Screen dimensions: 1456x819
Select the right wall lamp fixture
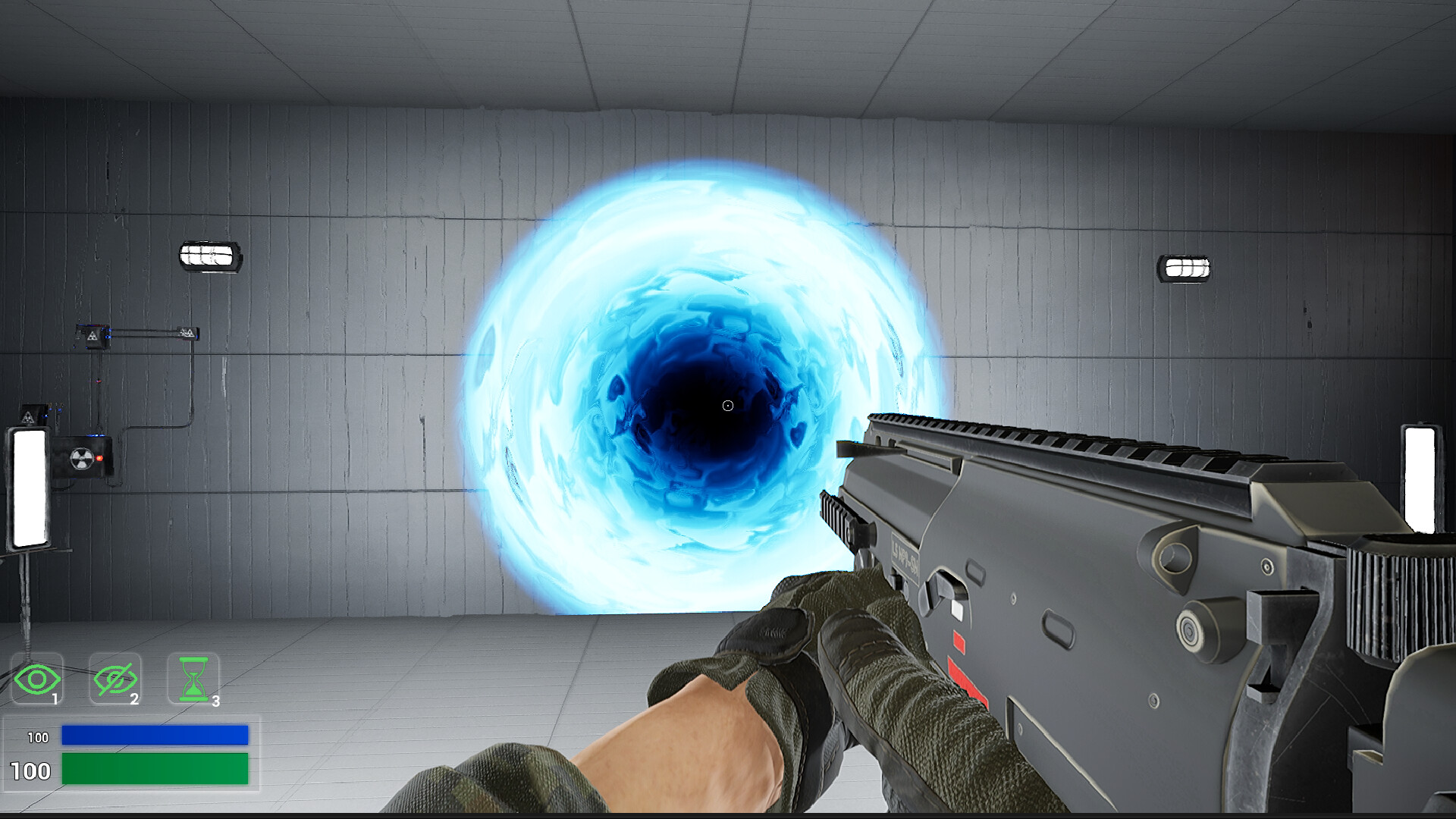pos(1185,267)
